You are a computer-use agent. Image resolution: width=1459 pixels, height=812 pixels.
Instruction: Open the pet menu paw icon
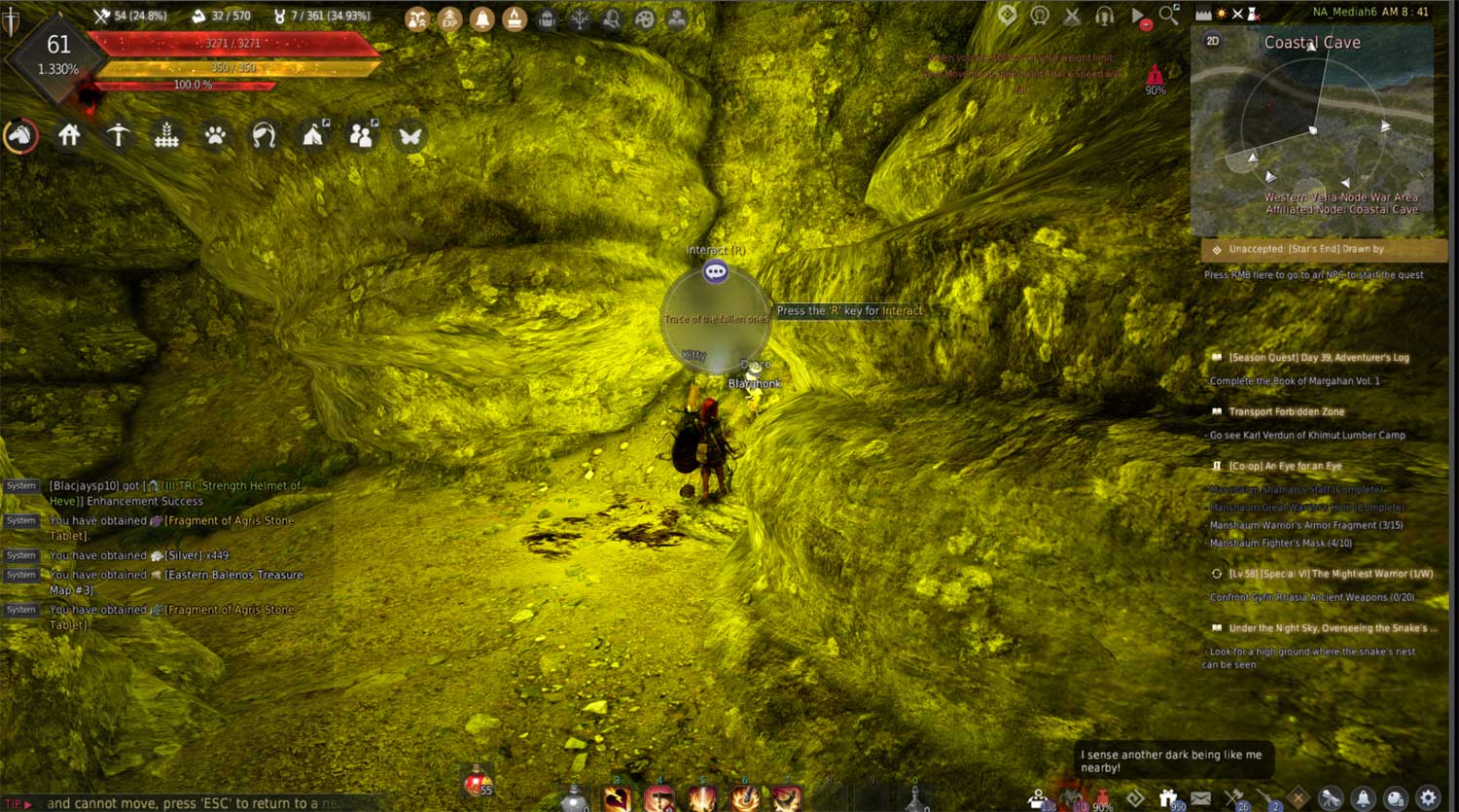tap(213, 135)
